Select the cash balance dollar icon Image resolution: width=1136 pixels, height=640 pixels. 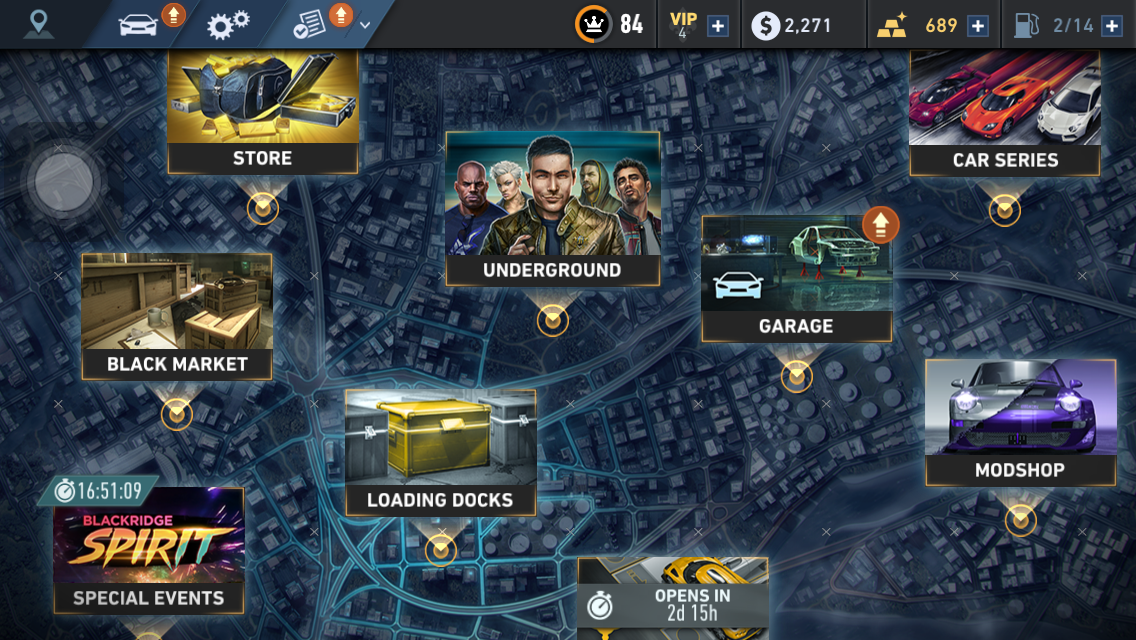pos(765,26)
